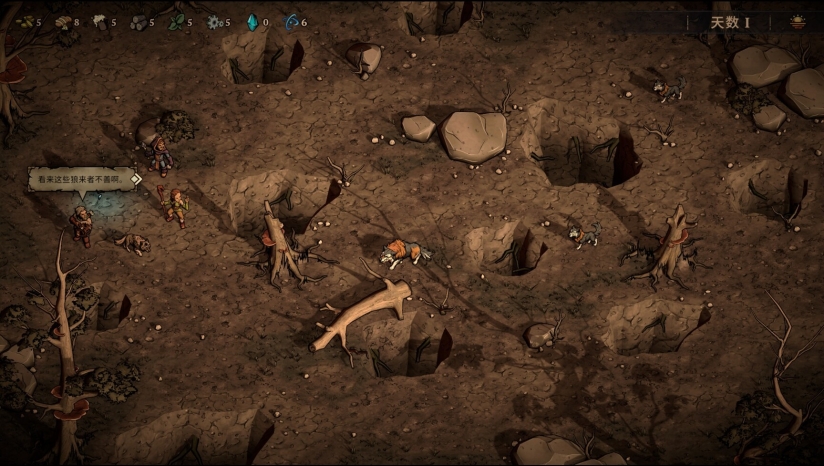Screen dimensions: 824x466
Task: Click the sunset time-of-day icon
Action: tap(798, 22)
